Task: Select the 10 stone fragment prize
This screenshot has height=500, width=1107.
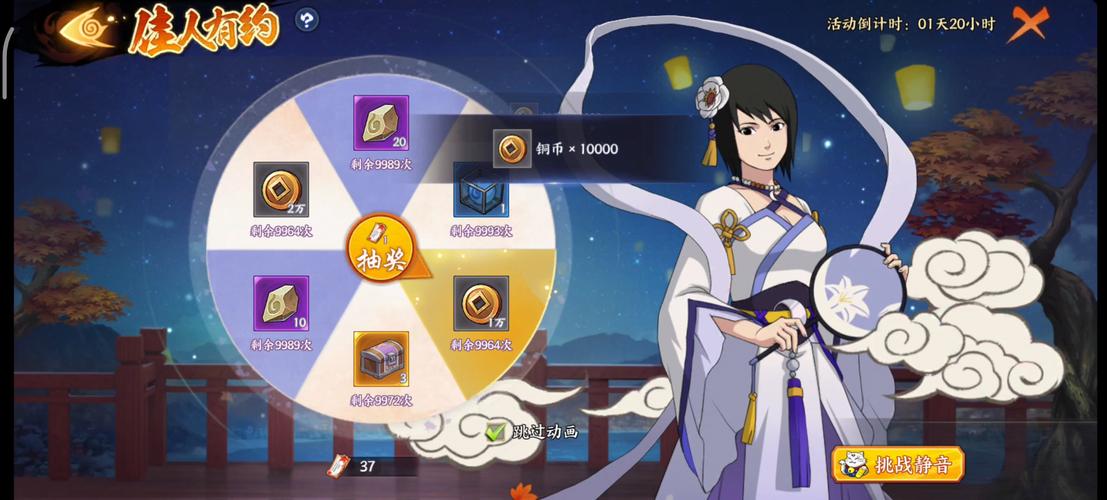Action: (x=281, y=303)
